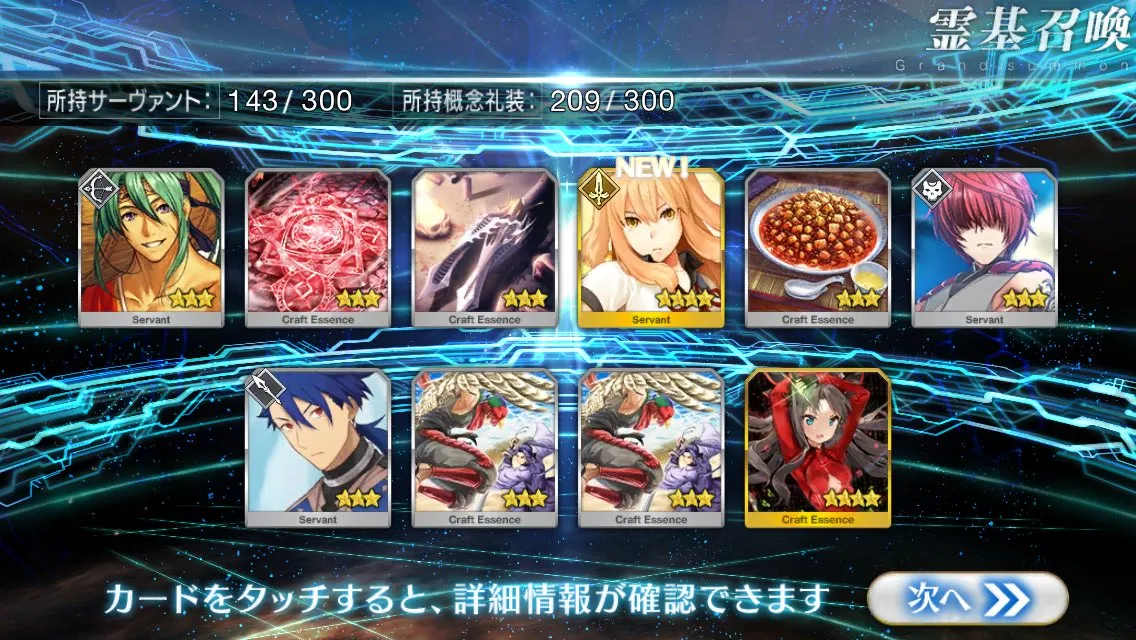
Task: View the dark spiked blade Craft Essence card
Action: coord(484,248)
